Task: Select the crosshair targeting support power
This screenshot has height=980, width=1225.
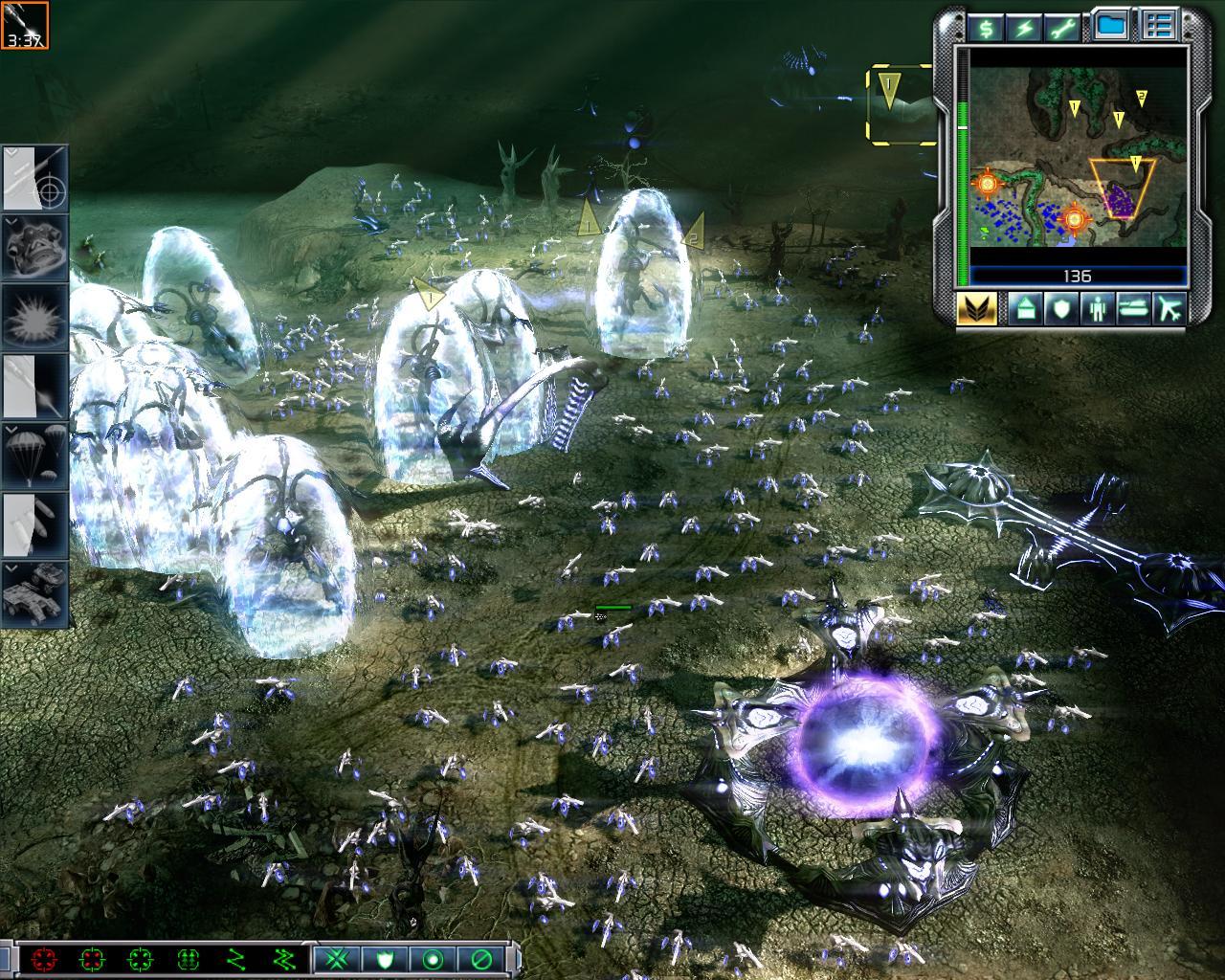Action: click(x=35, y=179)
